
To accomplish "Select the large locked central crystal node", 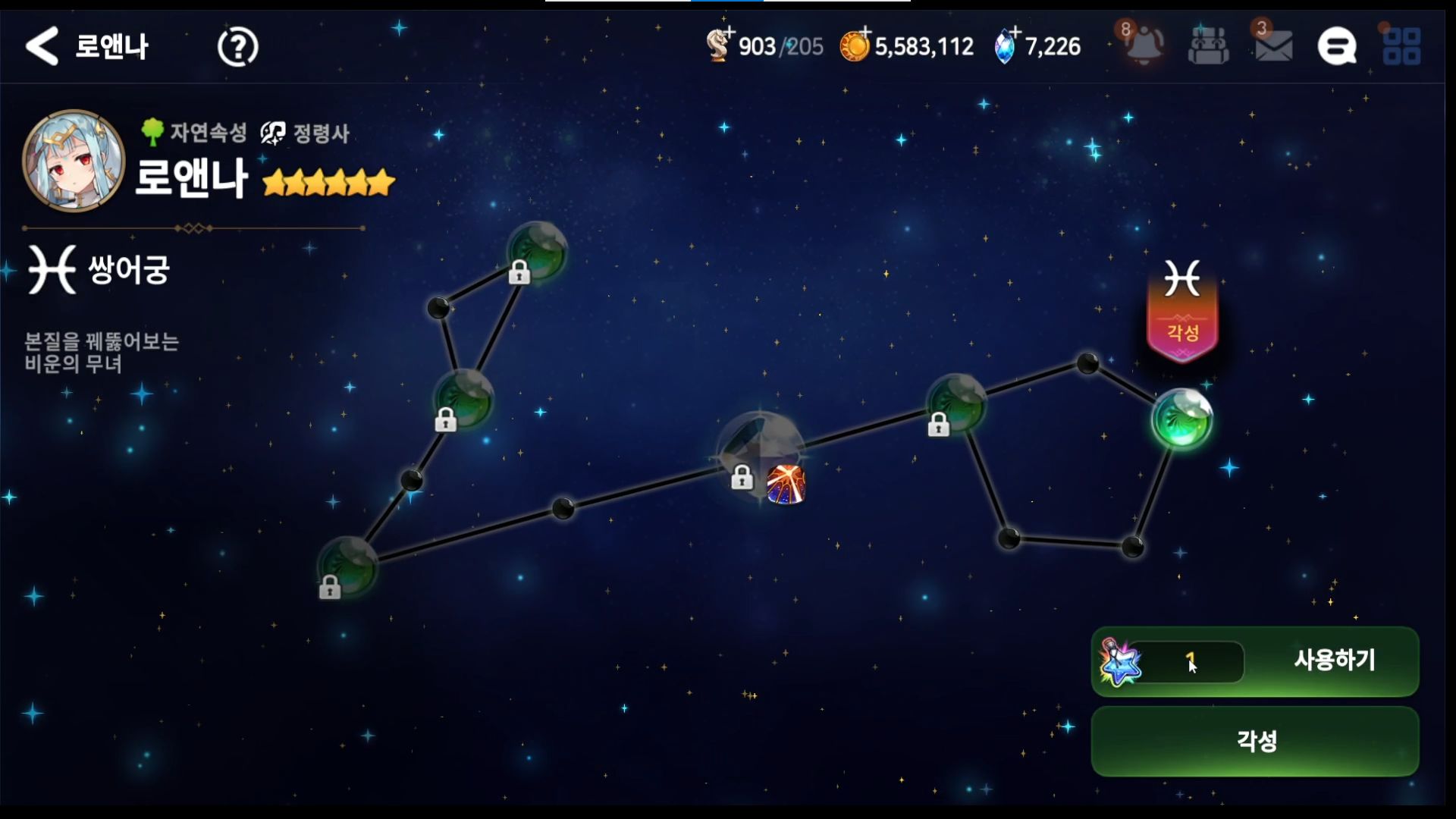I will coord(759,449).
